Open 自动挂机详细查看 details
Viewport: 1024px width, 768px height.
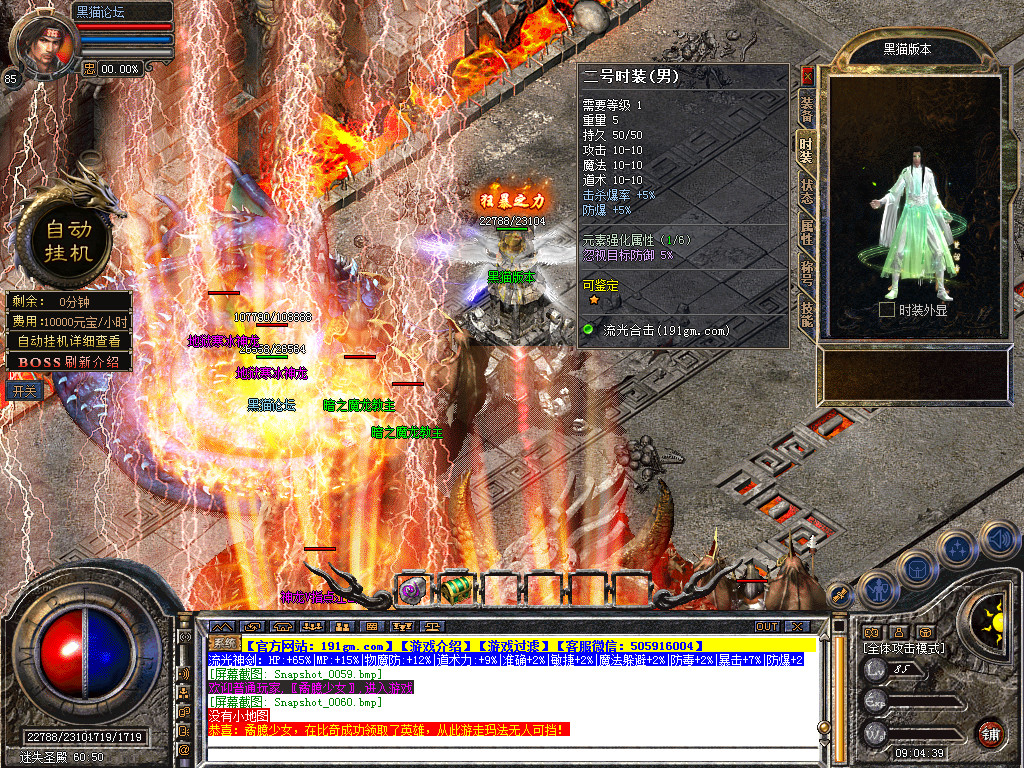click(x=70, y=341)
